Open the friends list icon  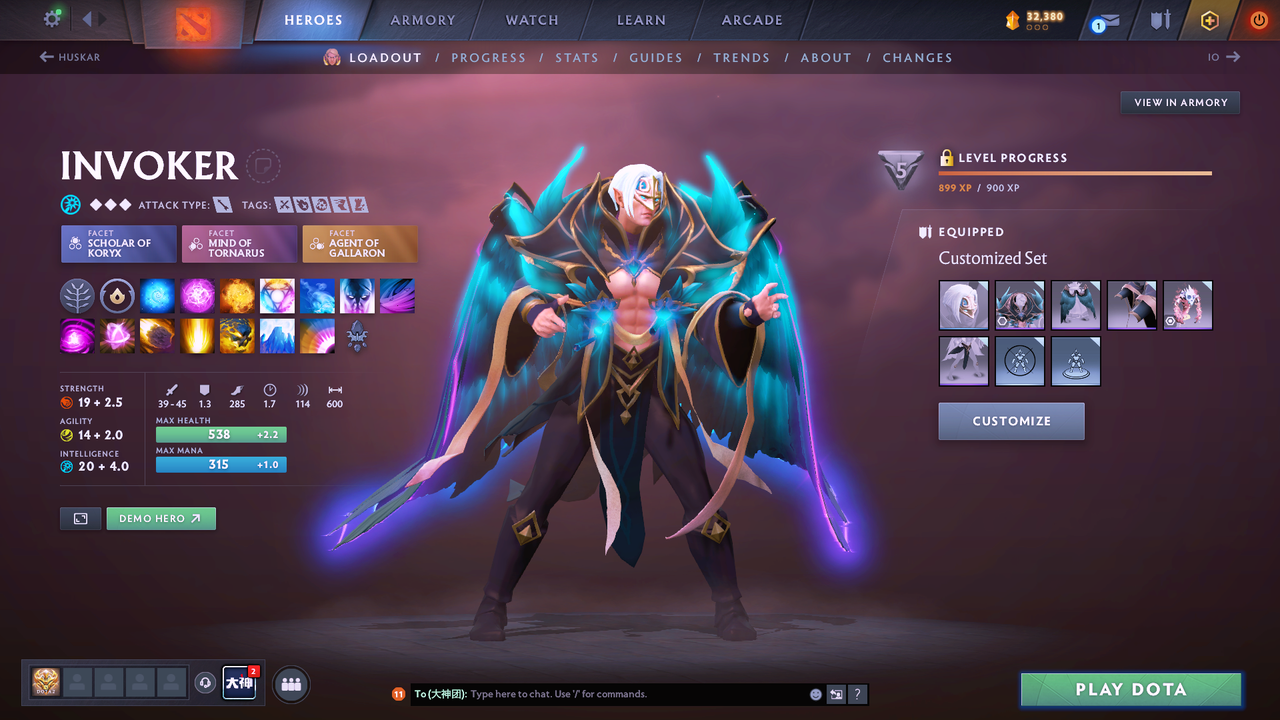(290, 683)
